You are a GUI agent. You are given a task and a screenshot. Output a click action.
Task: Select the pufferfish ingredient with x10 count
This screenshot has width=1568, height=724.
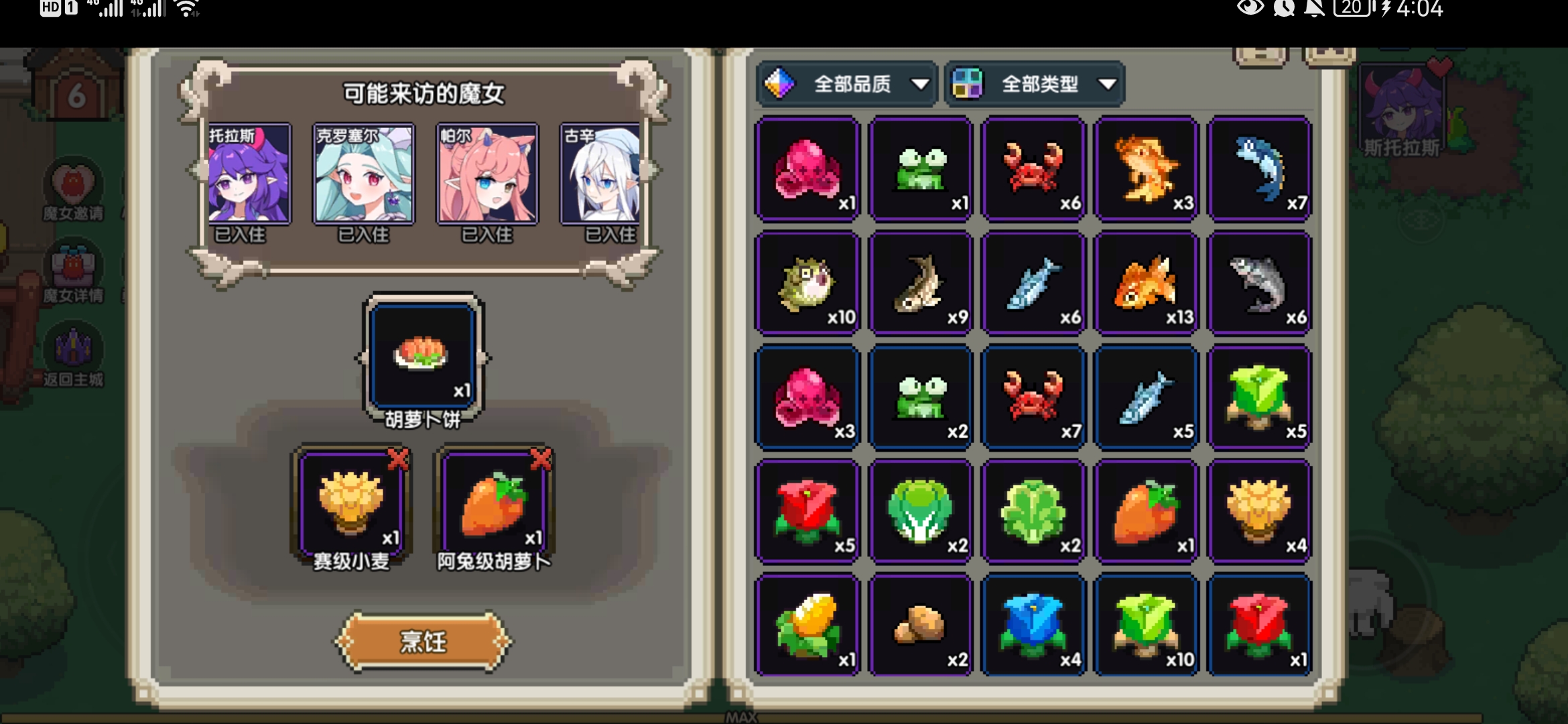[807, 282]
